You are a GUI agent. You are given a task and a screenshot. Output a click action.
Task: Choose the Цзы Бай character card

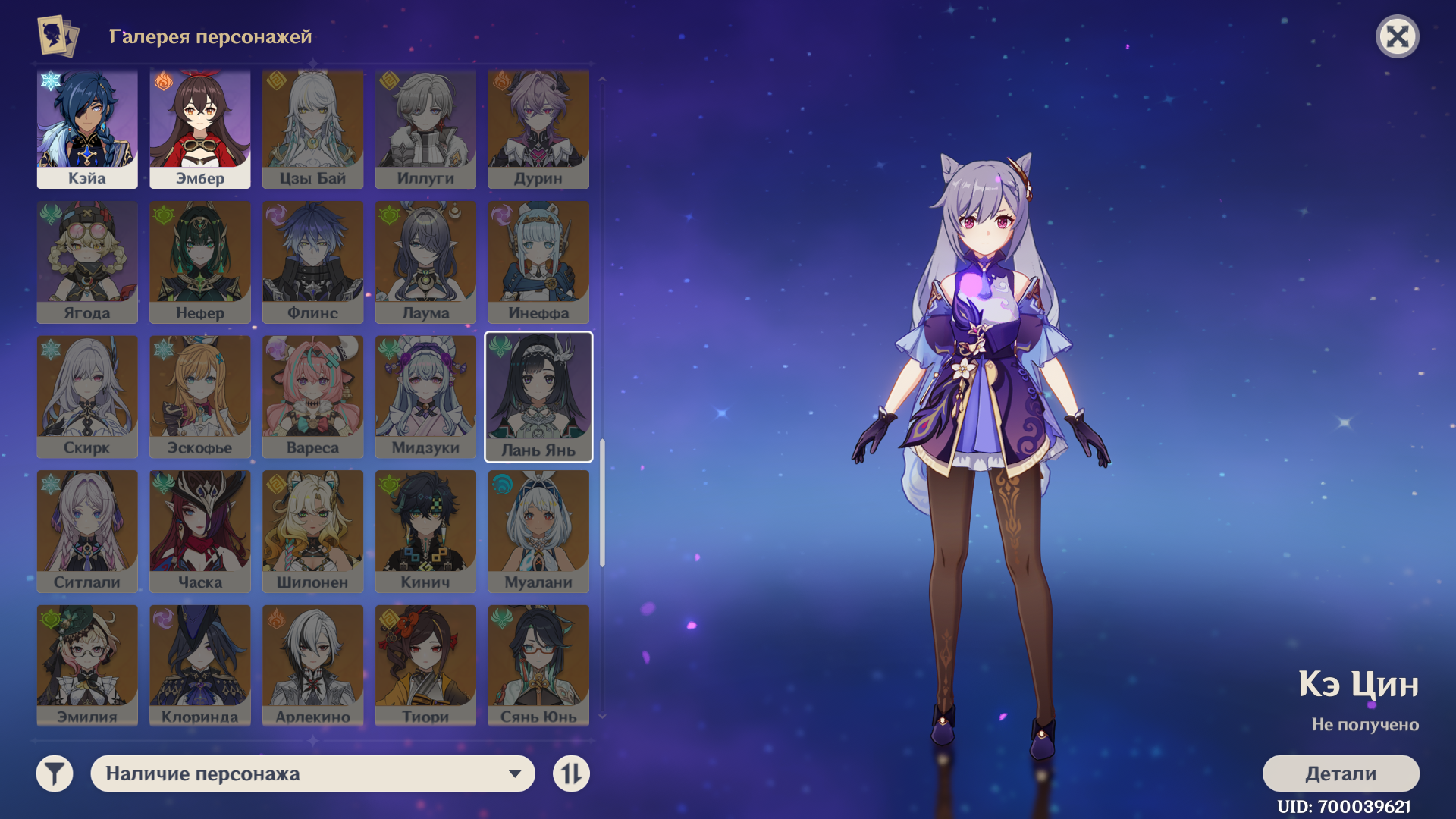click(x=312, y=129)
